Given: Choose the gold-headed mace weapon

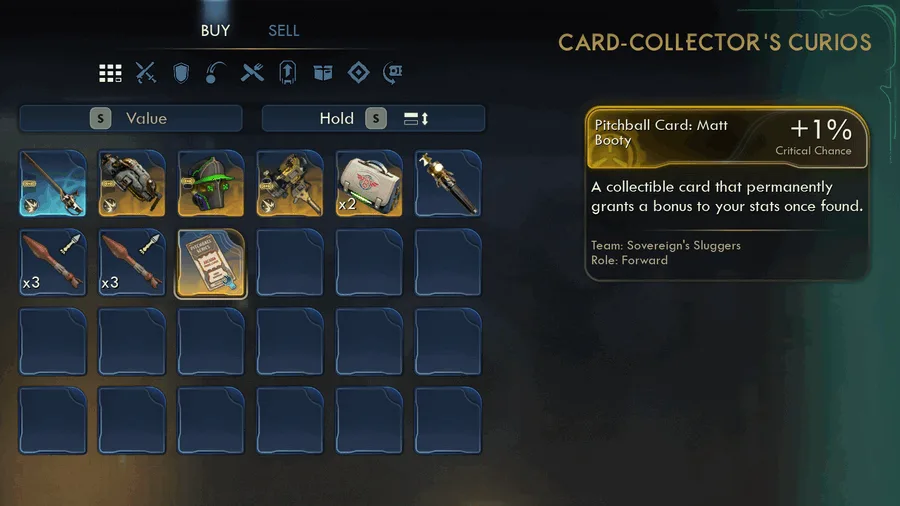Looking at the screenshot, I should tap(447, 183).
